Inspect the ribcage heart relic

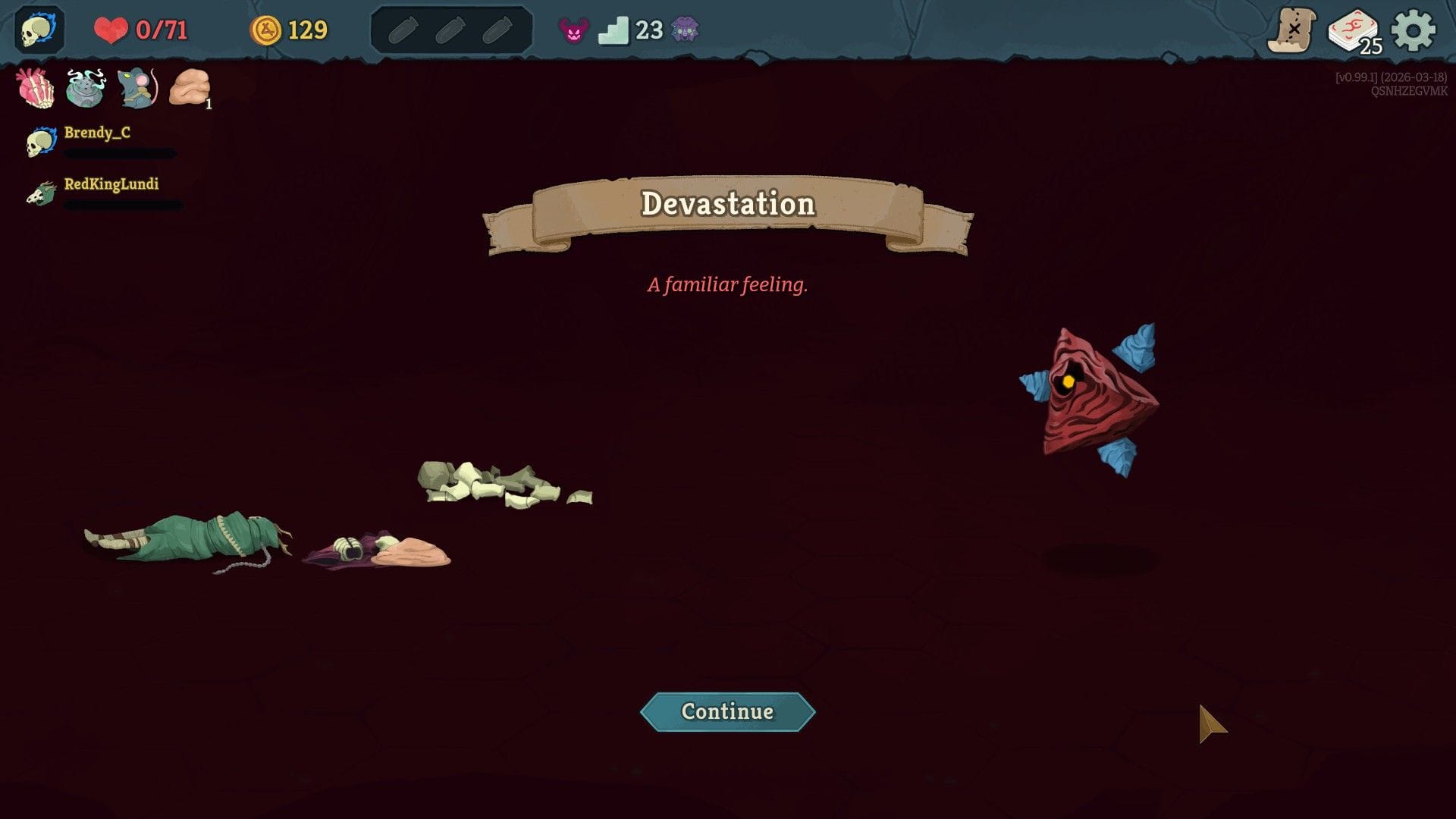[x=35, y=89]
